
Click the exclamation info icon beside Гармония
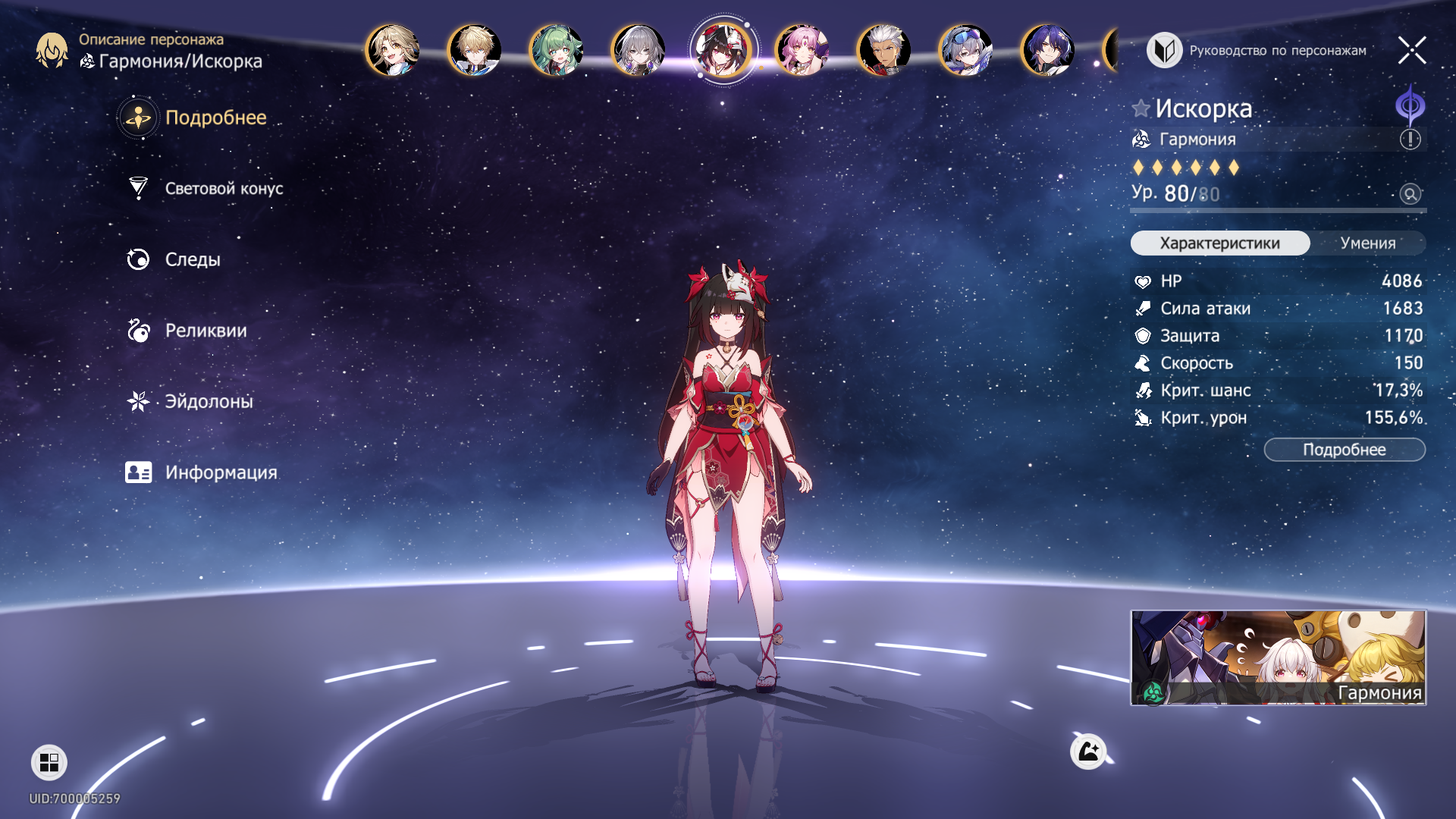point(1410,140)
